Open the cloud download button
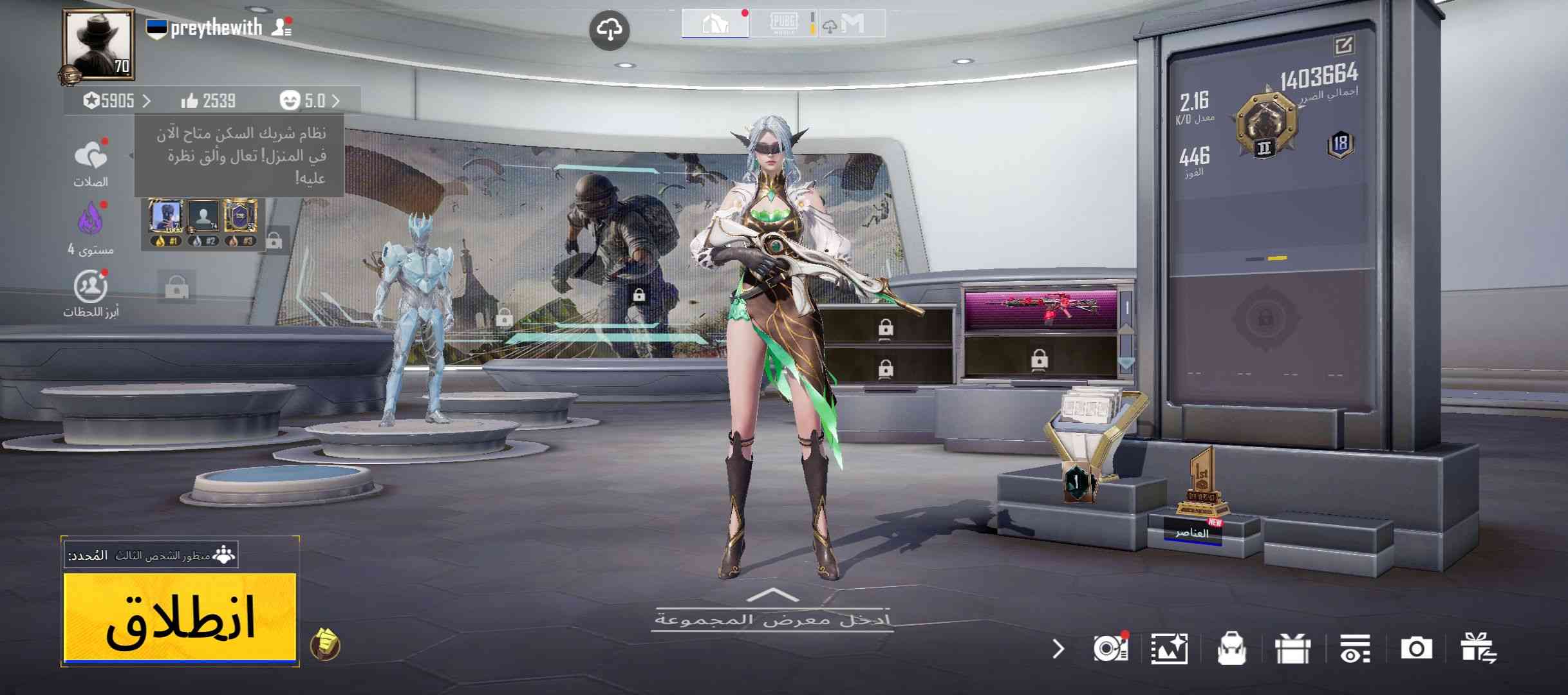The image size is (1568, 695). [609, 30]
